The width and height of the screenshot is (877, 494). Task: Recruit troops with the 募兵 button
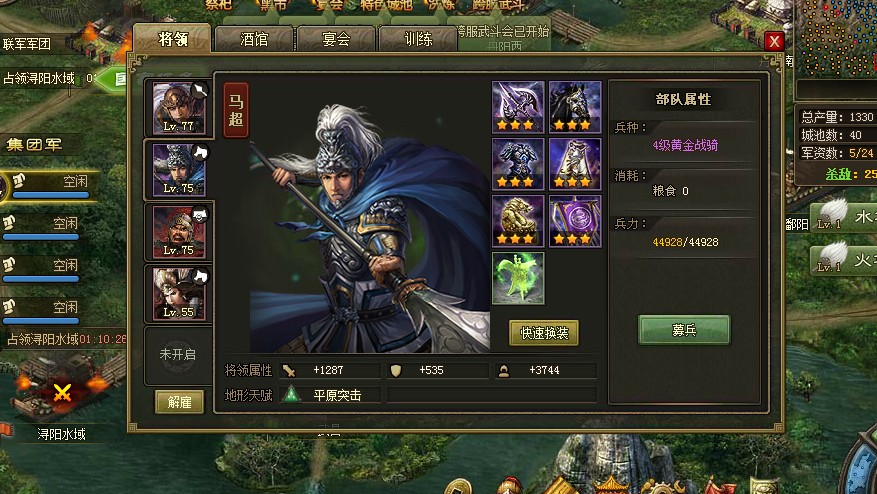pyautogui.click(x=684, y=329)
